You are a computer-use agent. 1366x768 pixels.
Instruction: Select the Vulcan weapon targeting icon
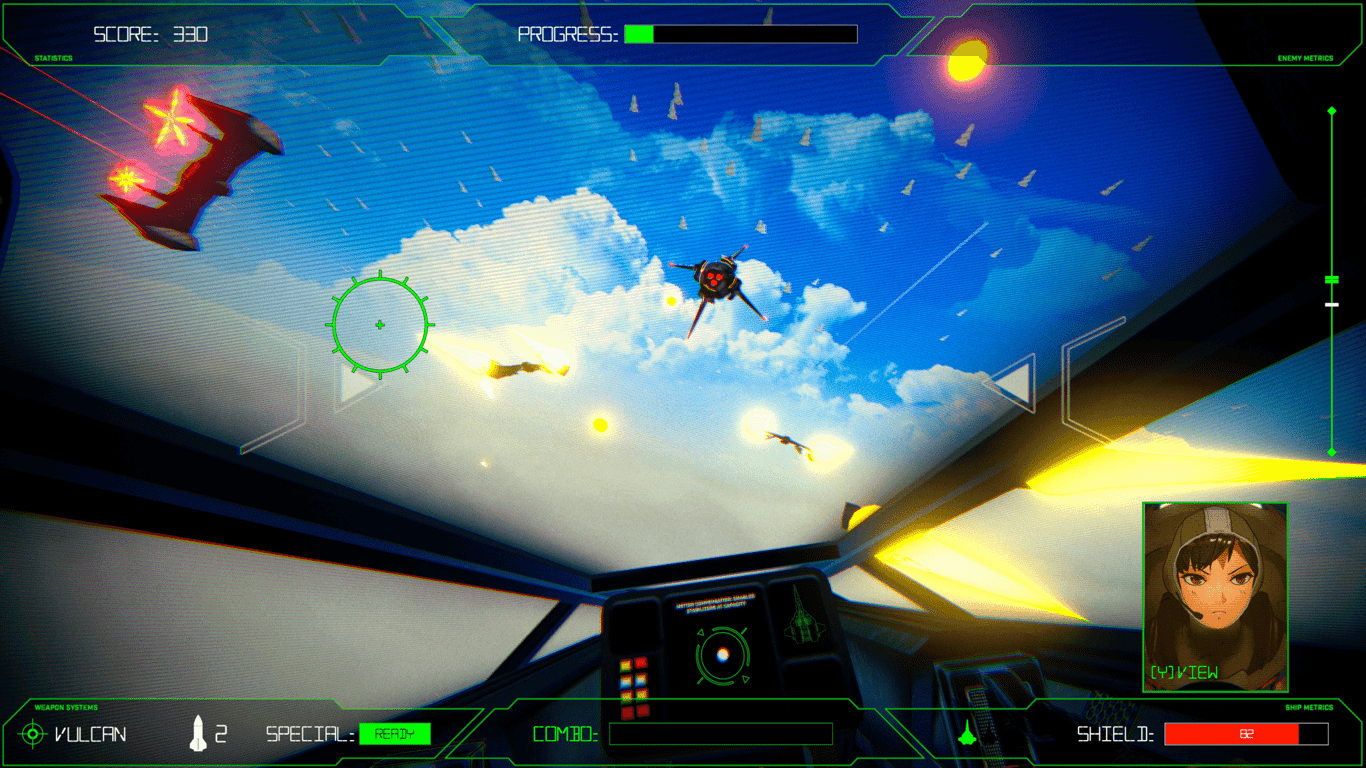32,734
